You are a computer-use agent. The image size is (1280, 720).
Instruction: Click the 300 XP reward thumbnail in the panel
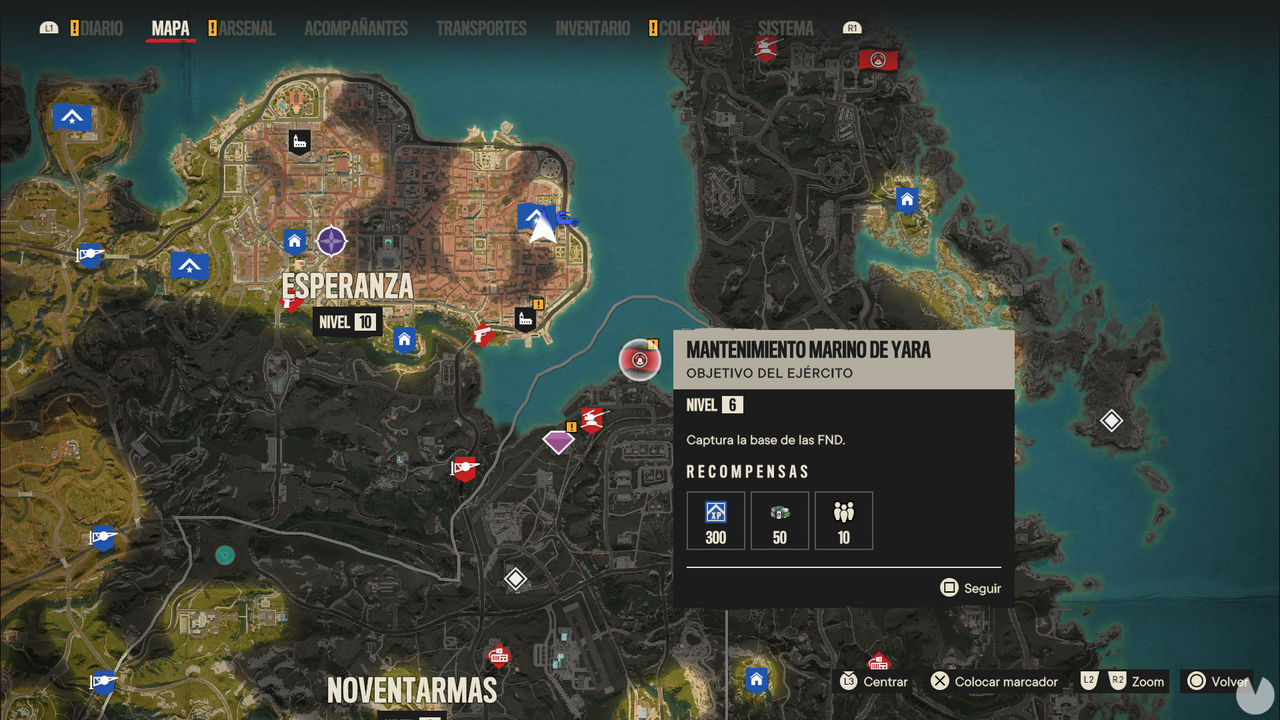pos(715,520)
